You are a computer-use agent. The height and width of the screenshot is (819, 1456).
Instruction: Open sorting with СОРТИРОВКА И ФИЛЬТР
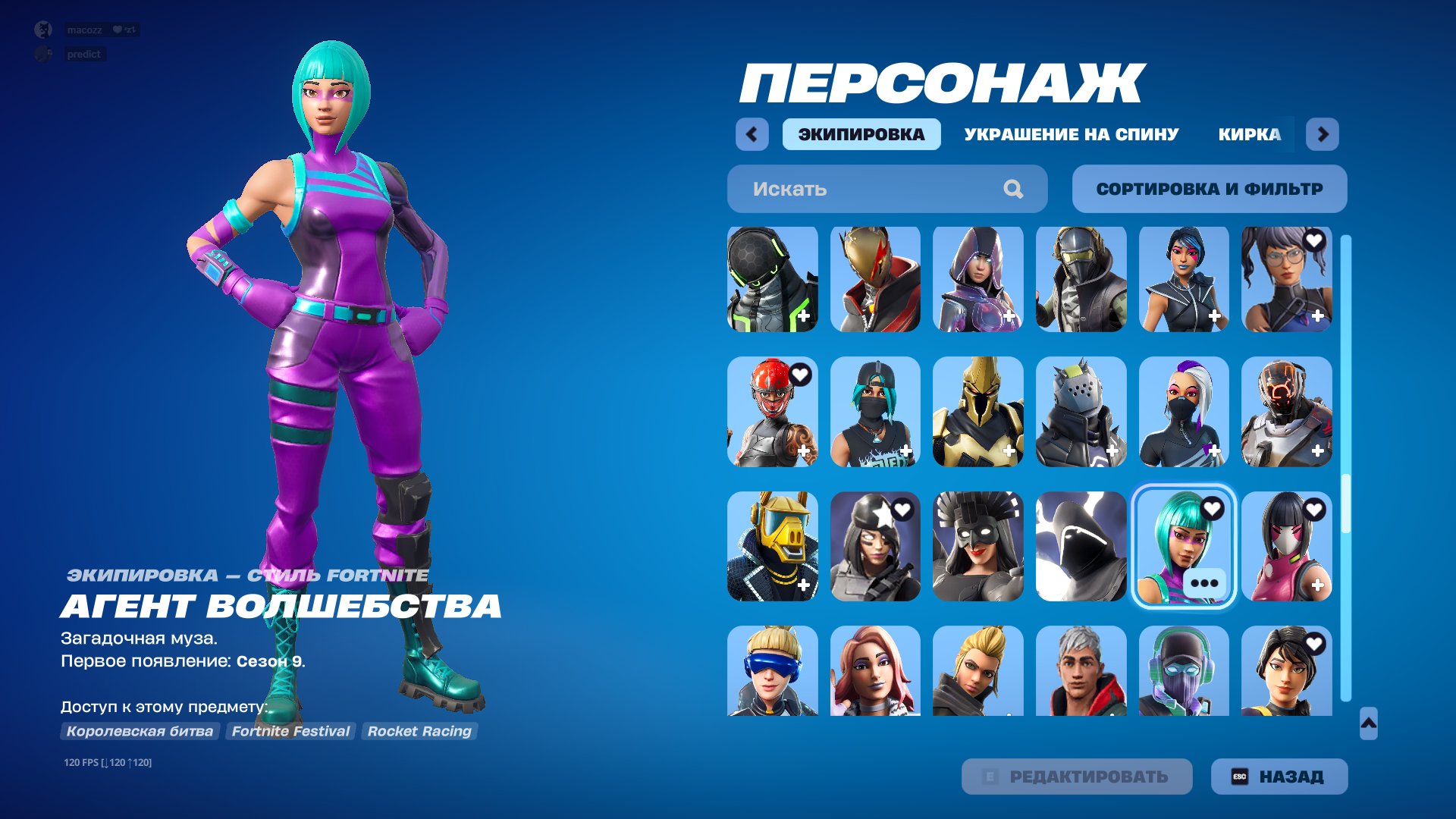1209,189
